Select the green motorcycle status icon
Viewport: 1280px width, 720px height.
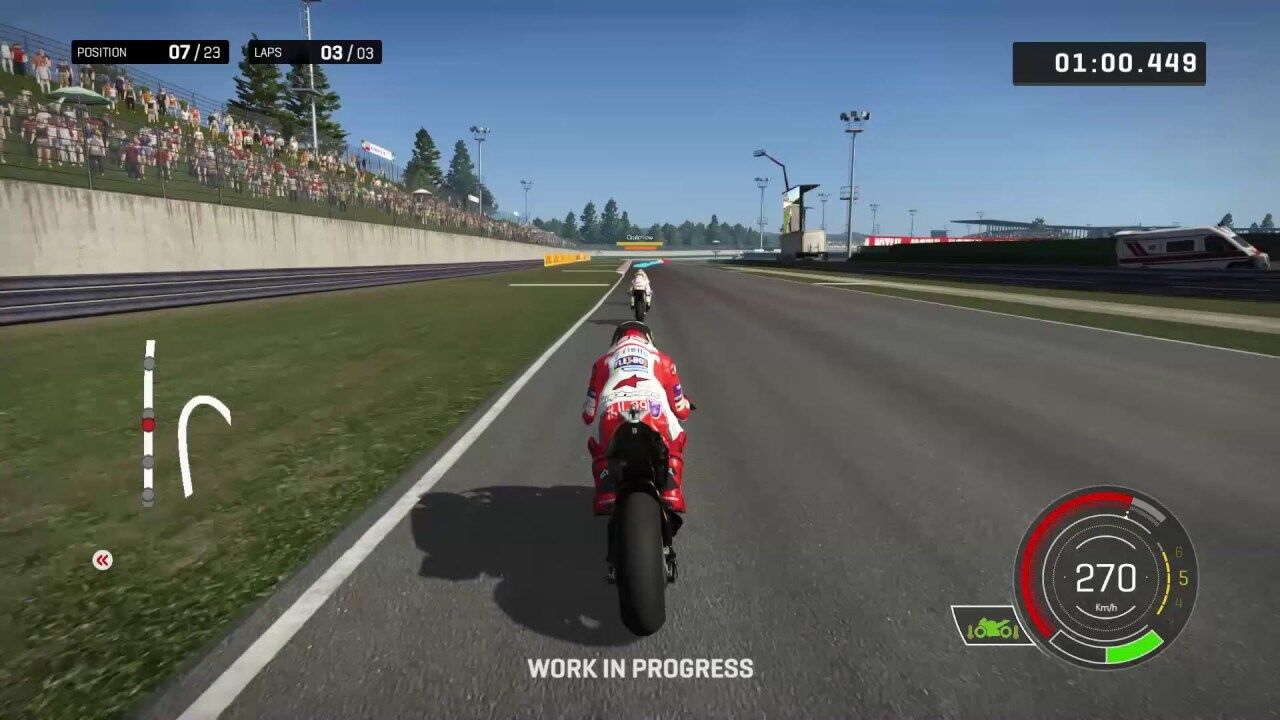tap(991, 627)
